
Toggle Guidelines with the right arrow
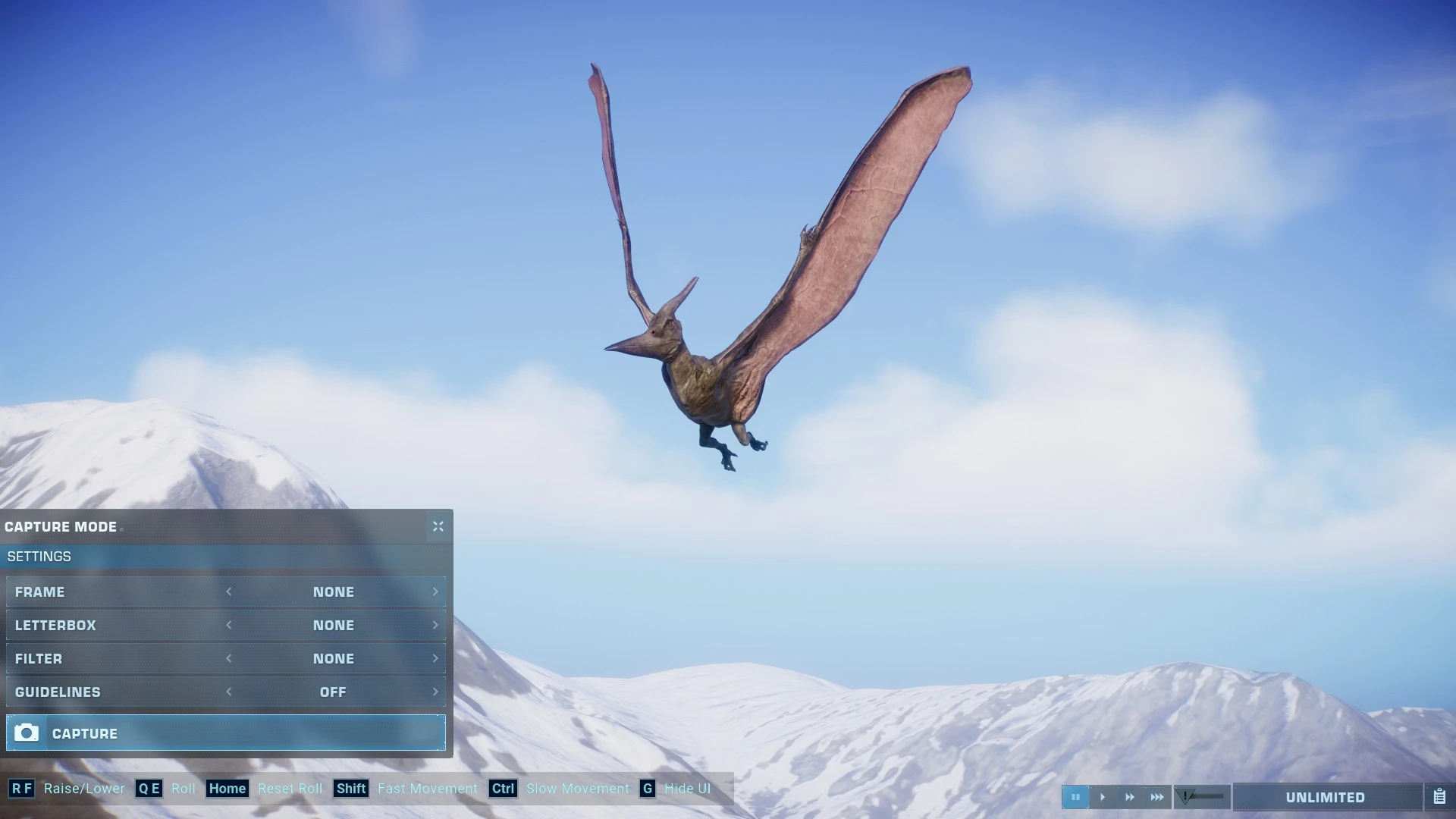(435, 692)
